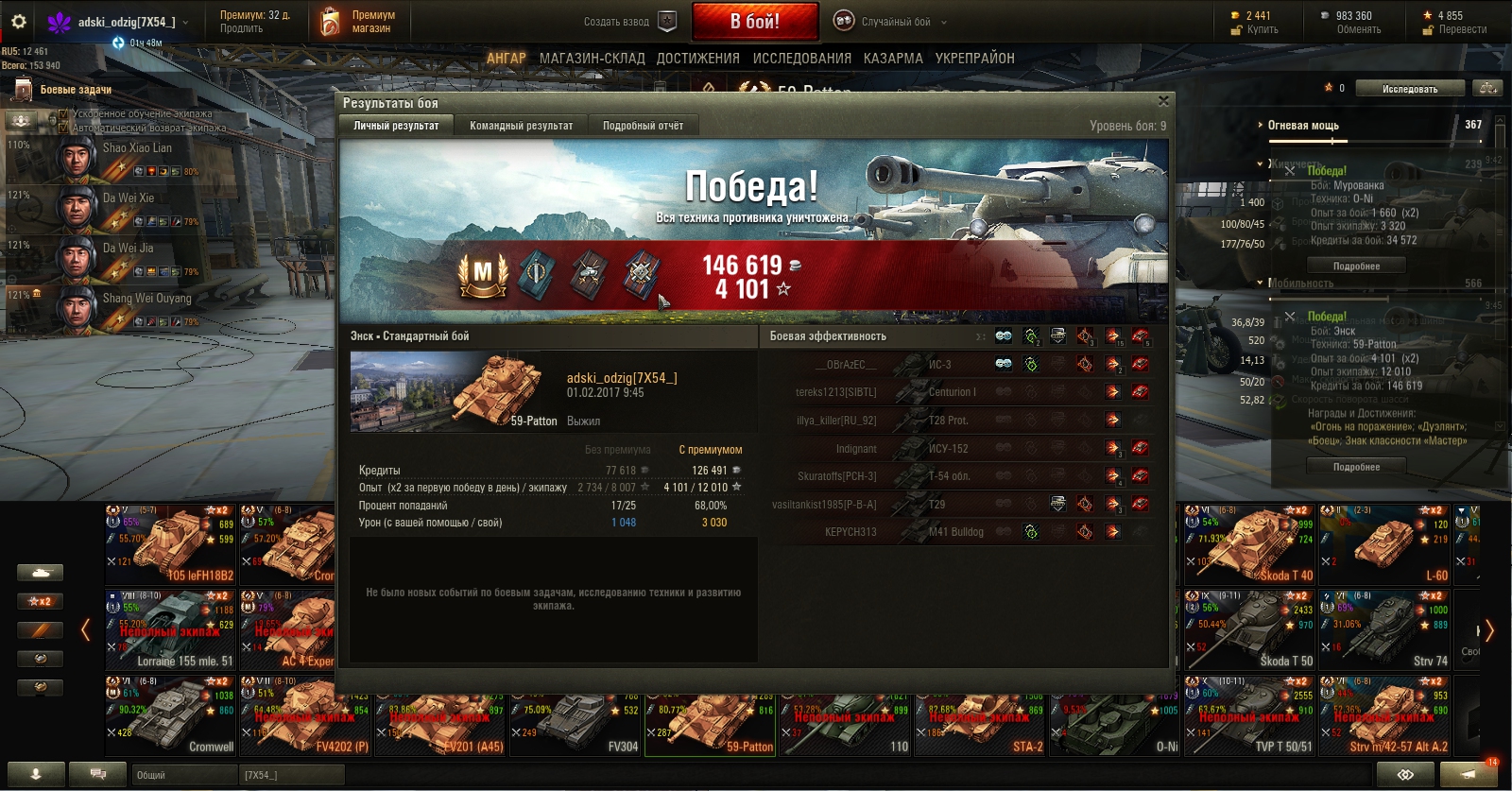Screen dimensions: 1512x791
Task: Select the Škoda T 50 tank in carousel
Action: point(1249,630)
